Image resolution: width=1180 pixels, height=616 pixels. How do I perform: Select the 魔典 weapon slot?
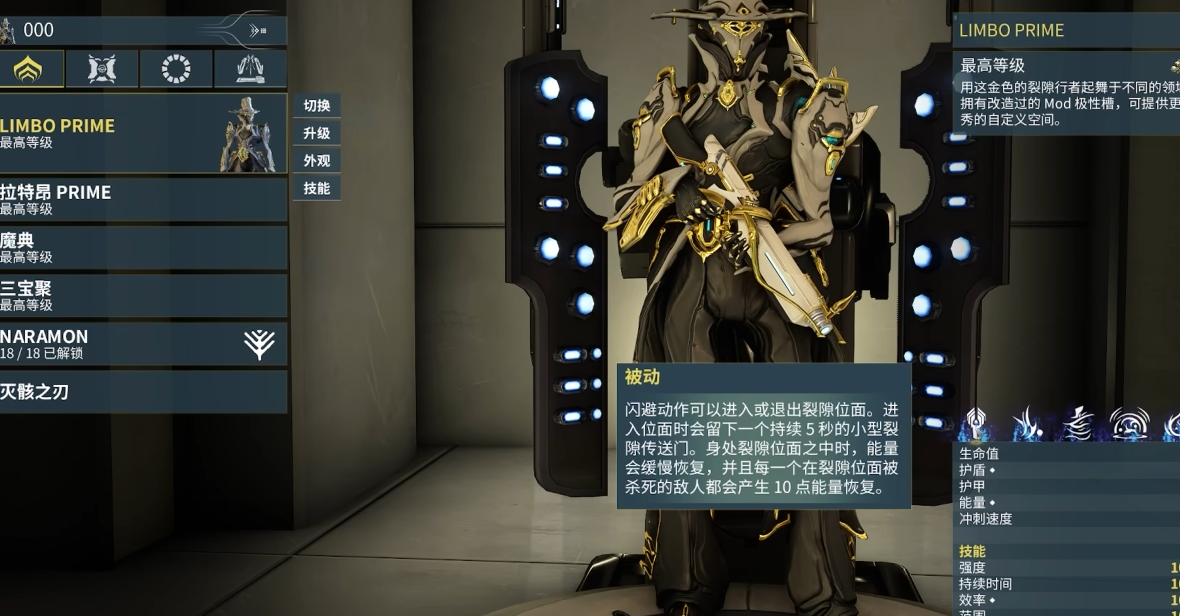pyautogui.click(x=140, y=247)
